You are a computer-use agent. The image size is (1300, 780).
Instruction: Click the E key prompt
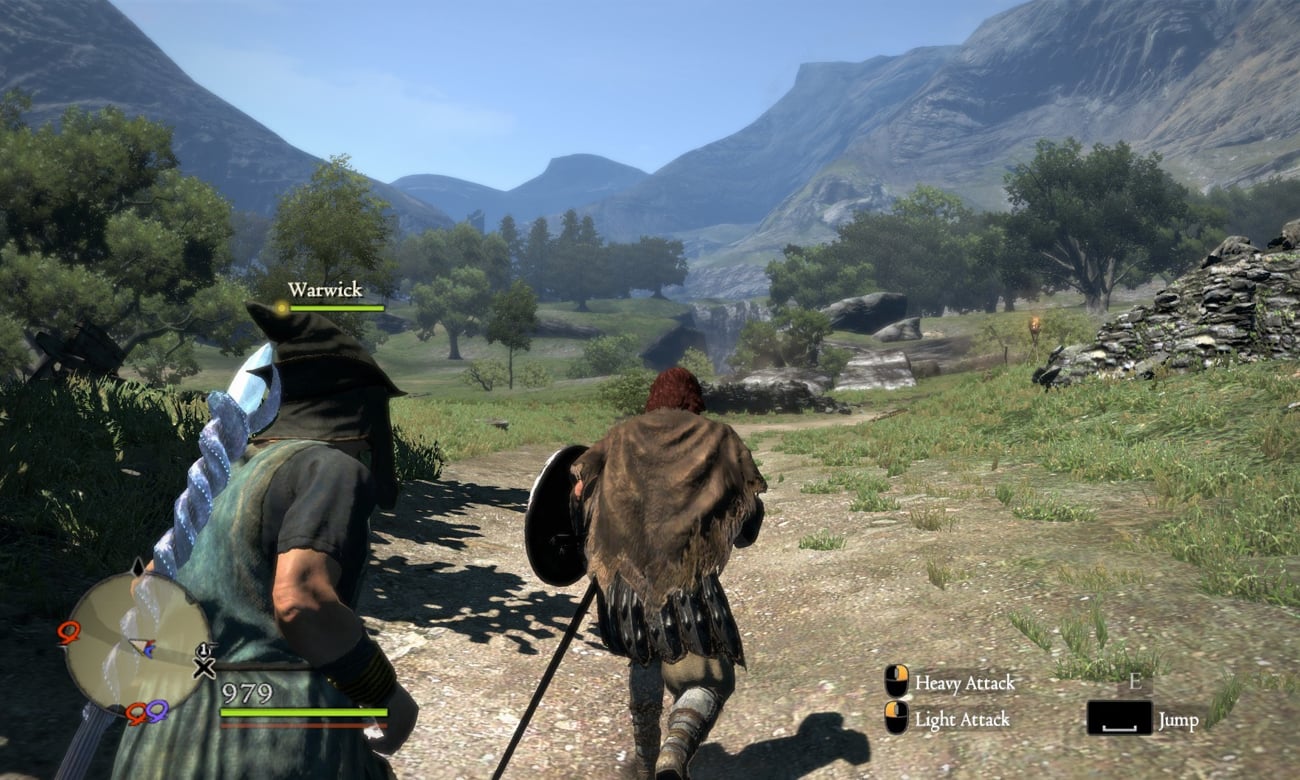pos(1135,682)
